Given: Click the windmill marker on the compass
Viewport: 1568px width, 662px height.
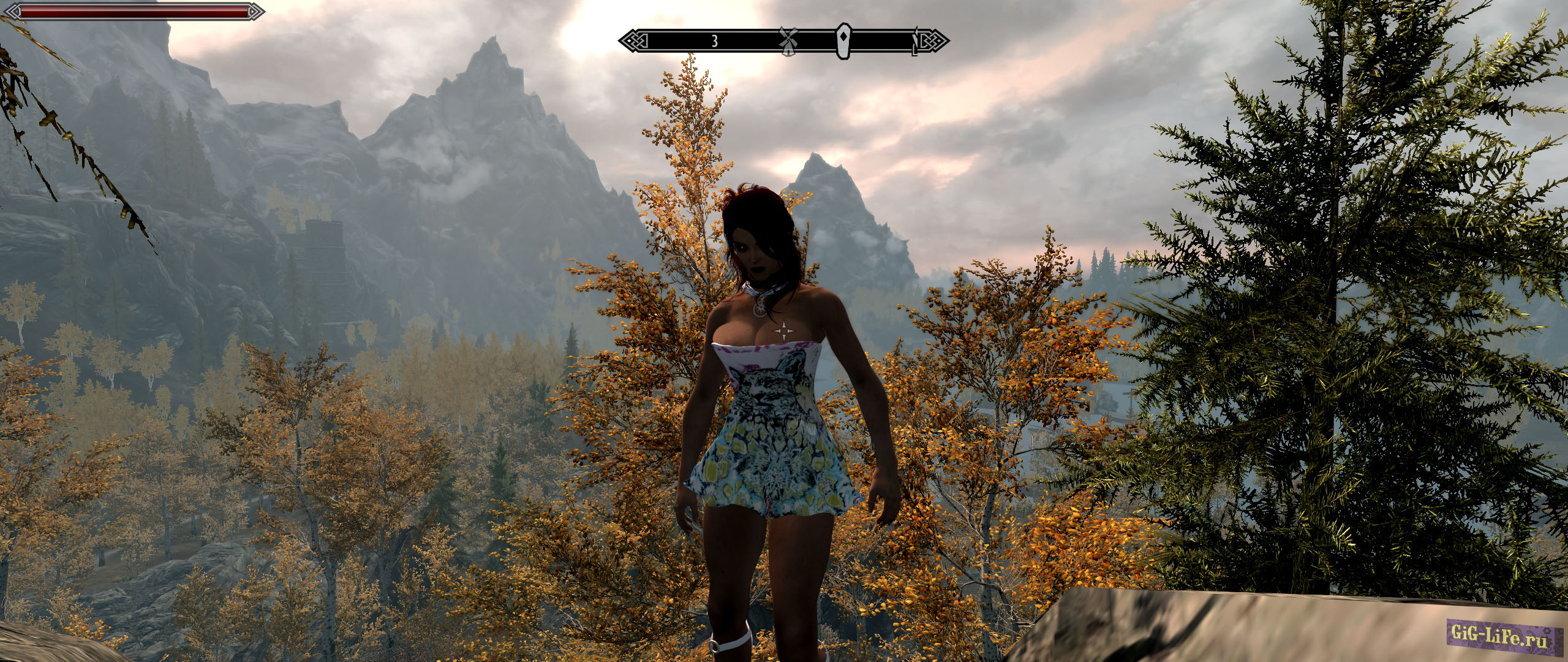Looking at the screenshot, I should 789,40.
